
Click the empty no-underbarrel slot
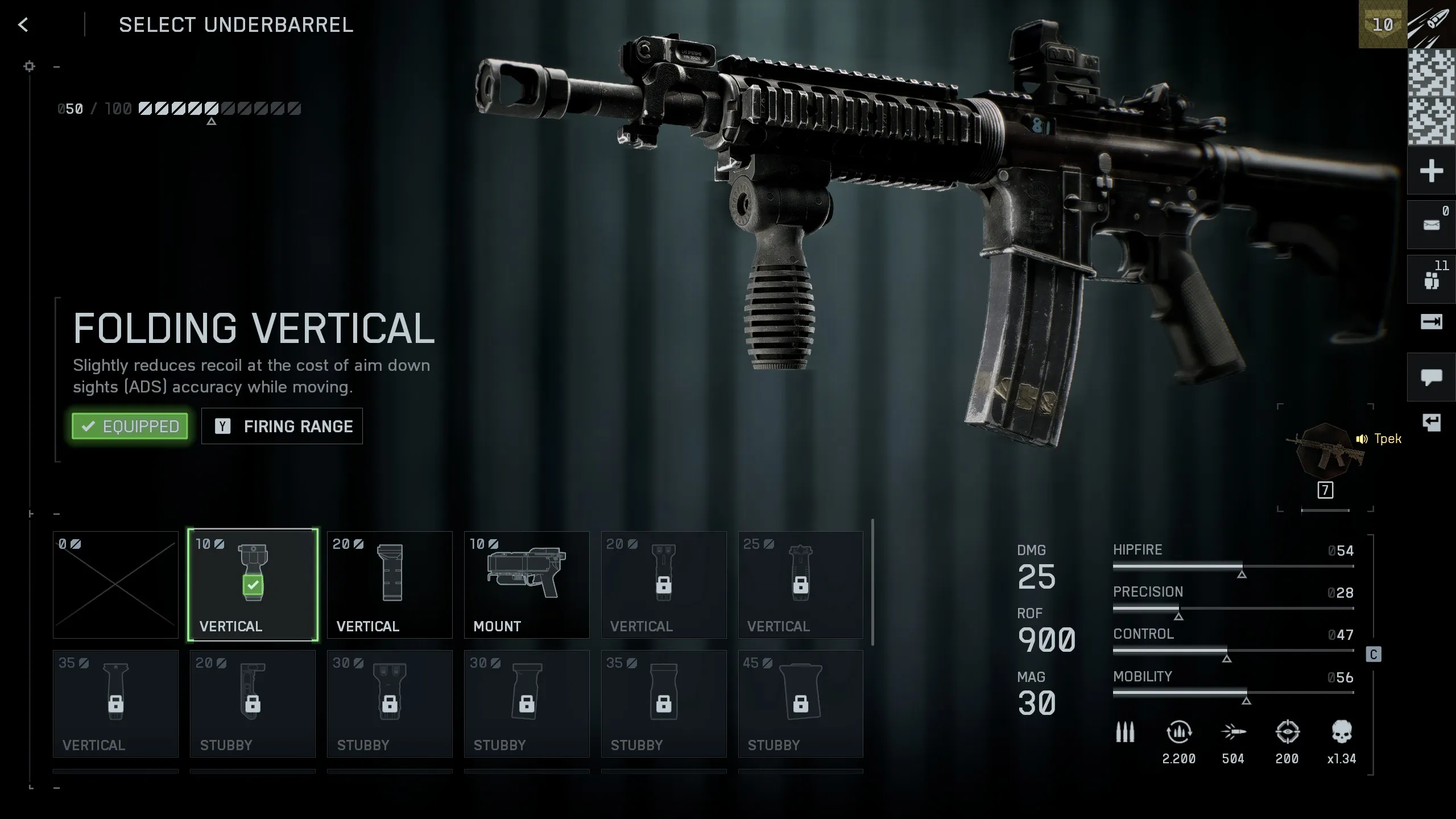click(x=115, y=585)
